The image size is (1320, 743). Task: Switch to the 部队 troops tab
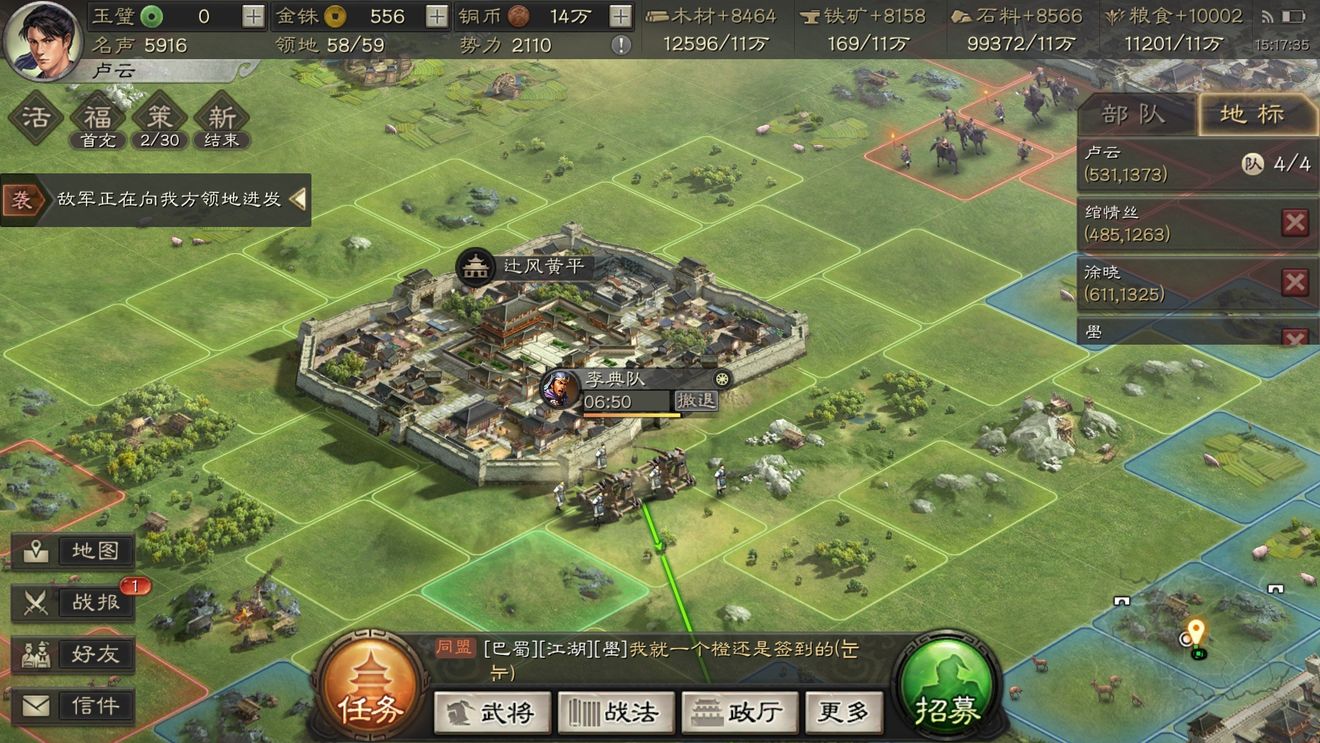[x=1134, y=114]
